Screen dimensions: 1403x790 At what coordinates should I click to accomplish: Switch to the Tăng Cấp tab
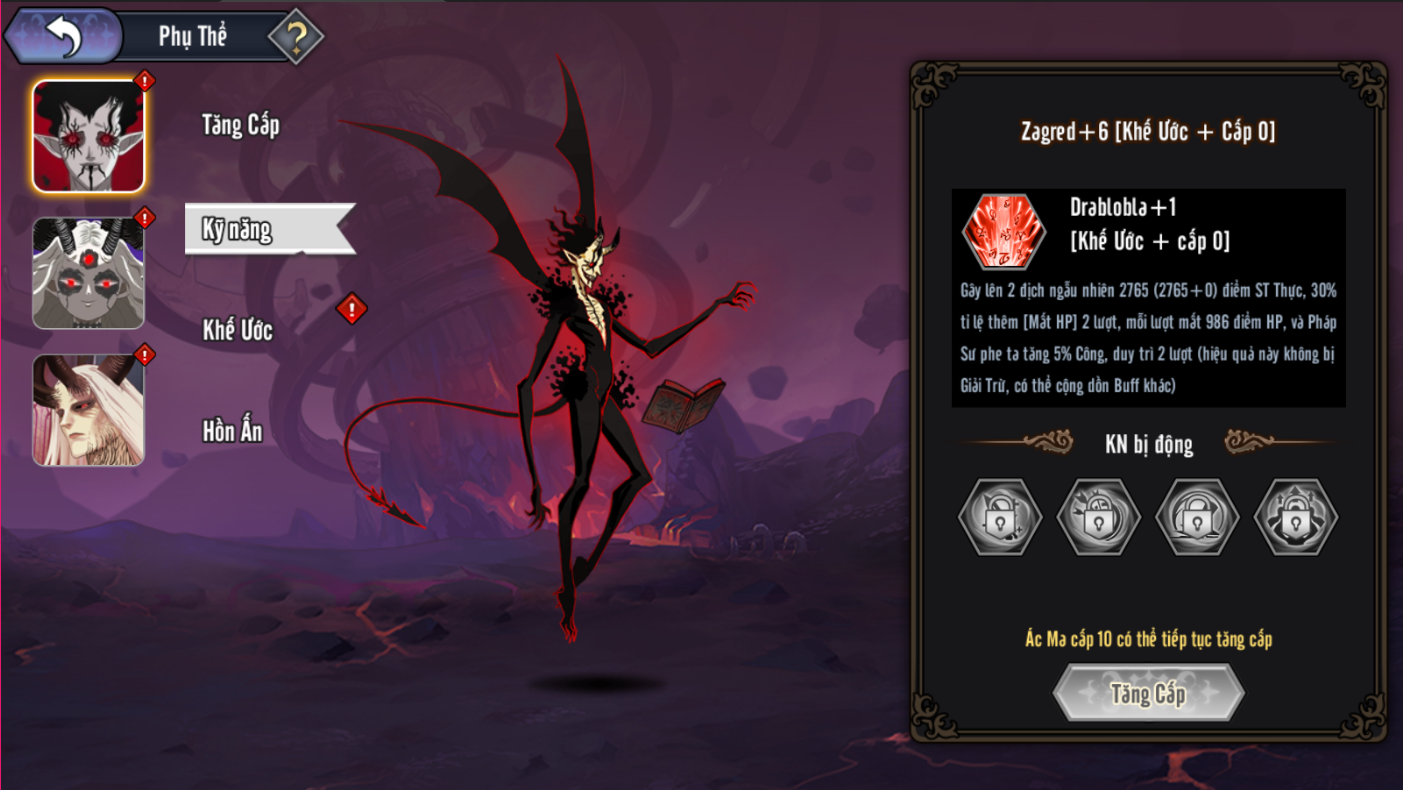[x=240, y=125]
